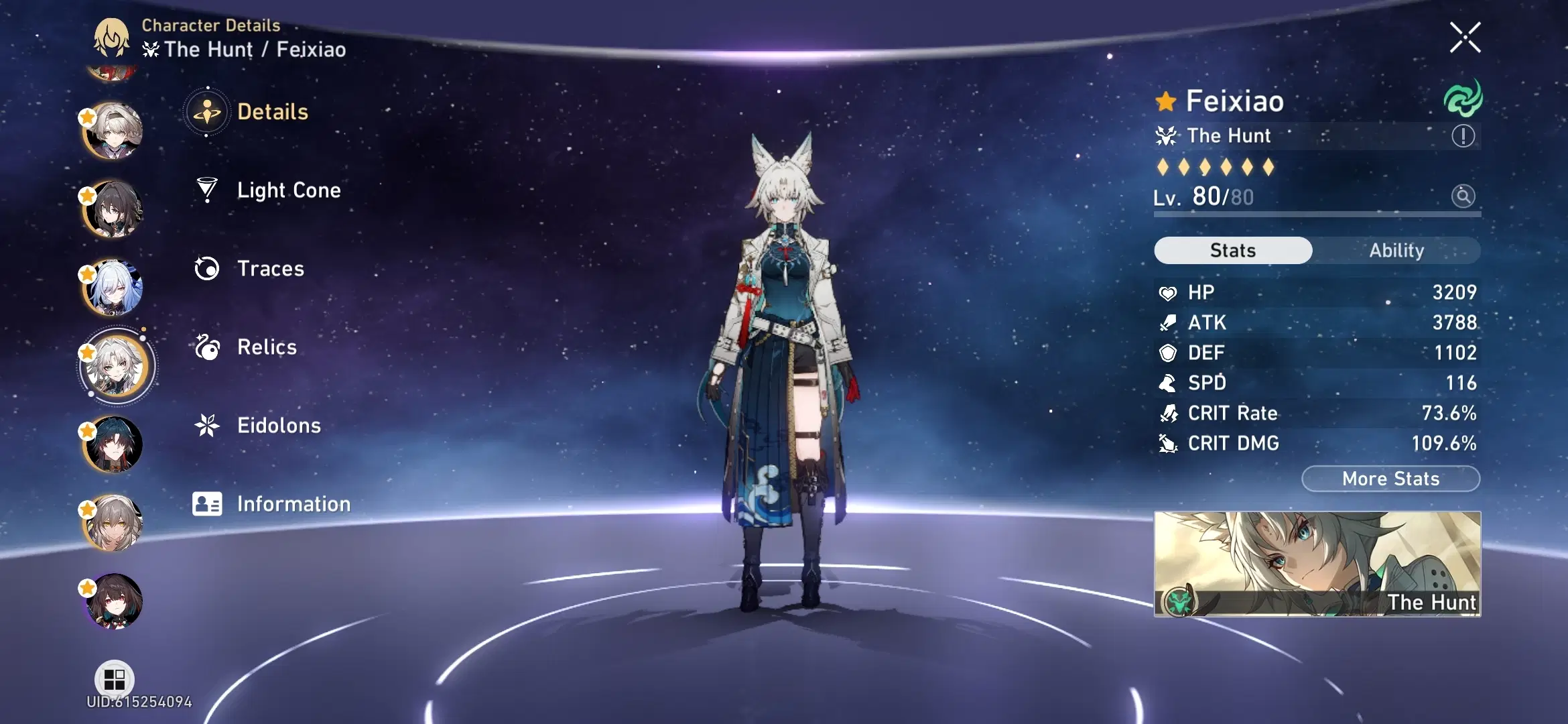
Task: Open the Relics section
Action: pos(266,347)
